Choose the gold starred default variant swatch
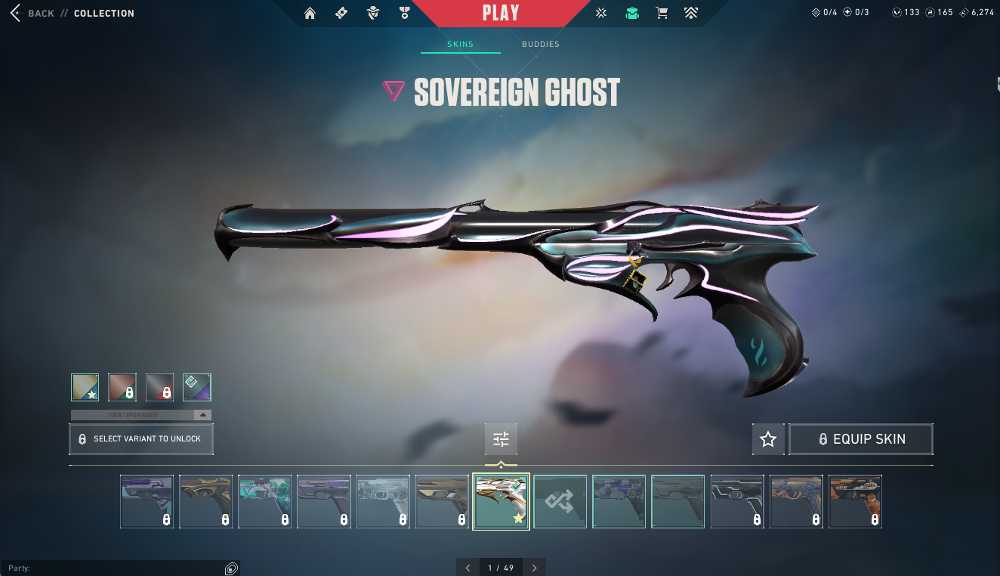 click(x=85, y=387)
